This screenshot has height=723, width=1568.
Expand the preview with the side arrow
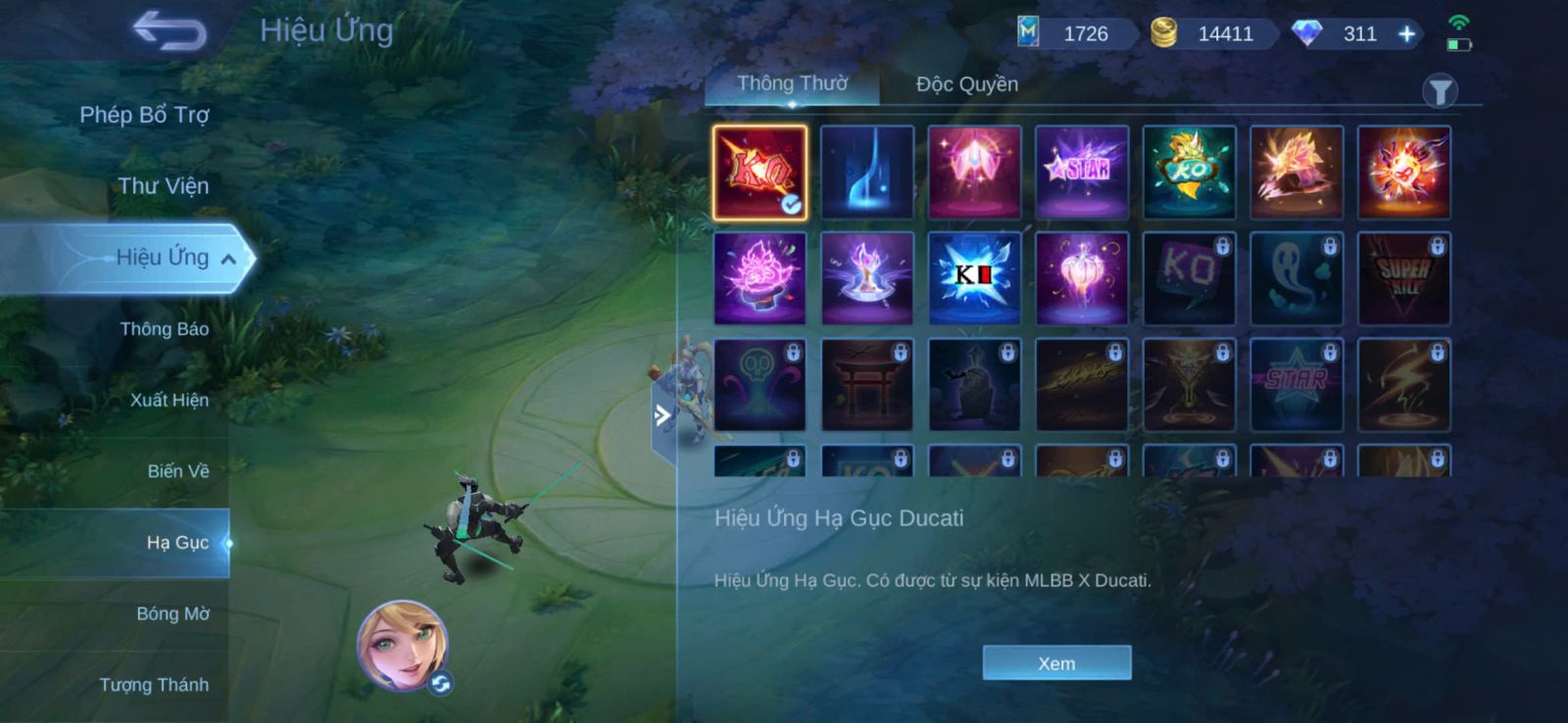point(662,415)
